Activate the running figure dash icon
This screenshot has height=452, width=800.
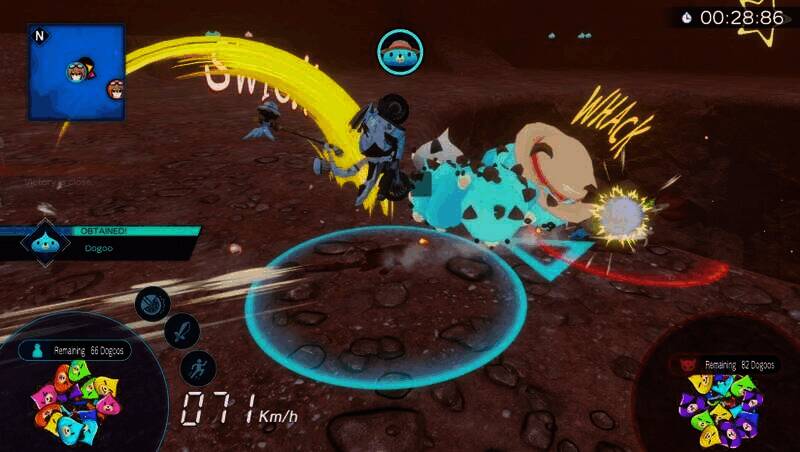(x=198, y=368)
